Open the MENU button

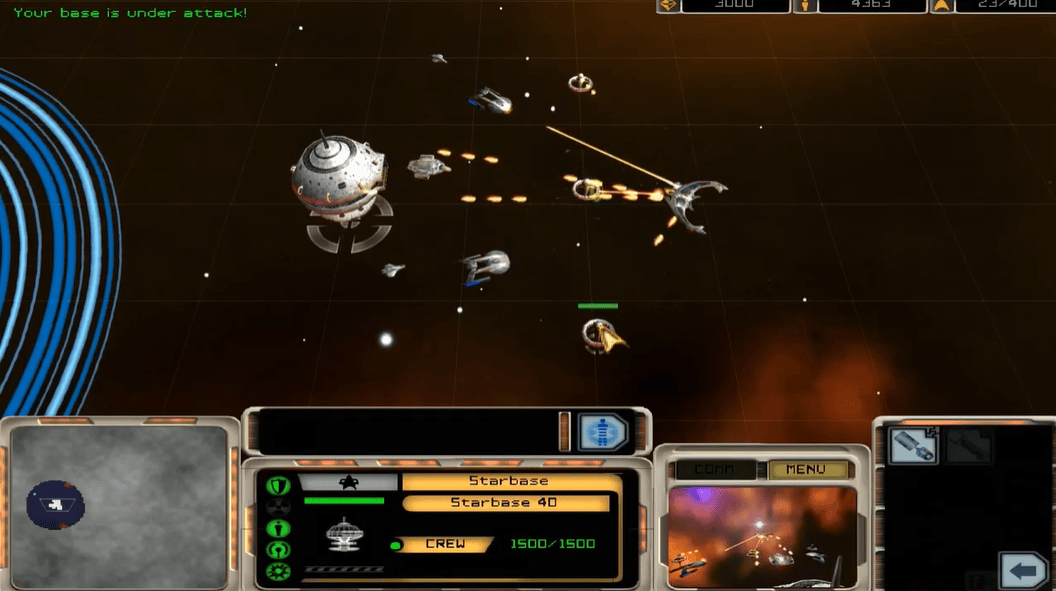(x=806, y=469)
